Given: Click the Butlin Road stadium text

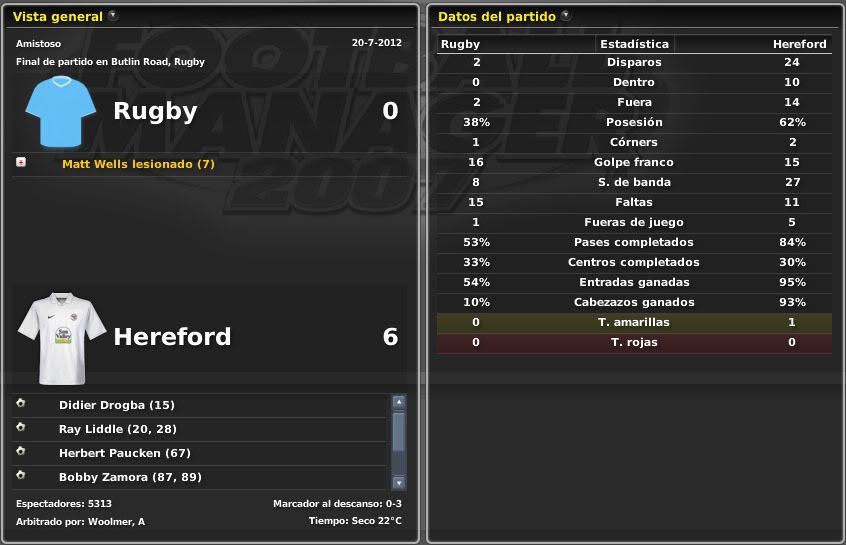Looking at the screenshot, I should click(x=151, y=62).
